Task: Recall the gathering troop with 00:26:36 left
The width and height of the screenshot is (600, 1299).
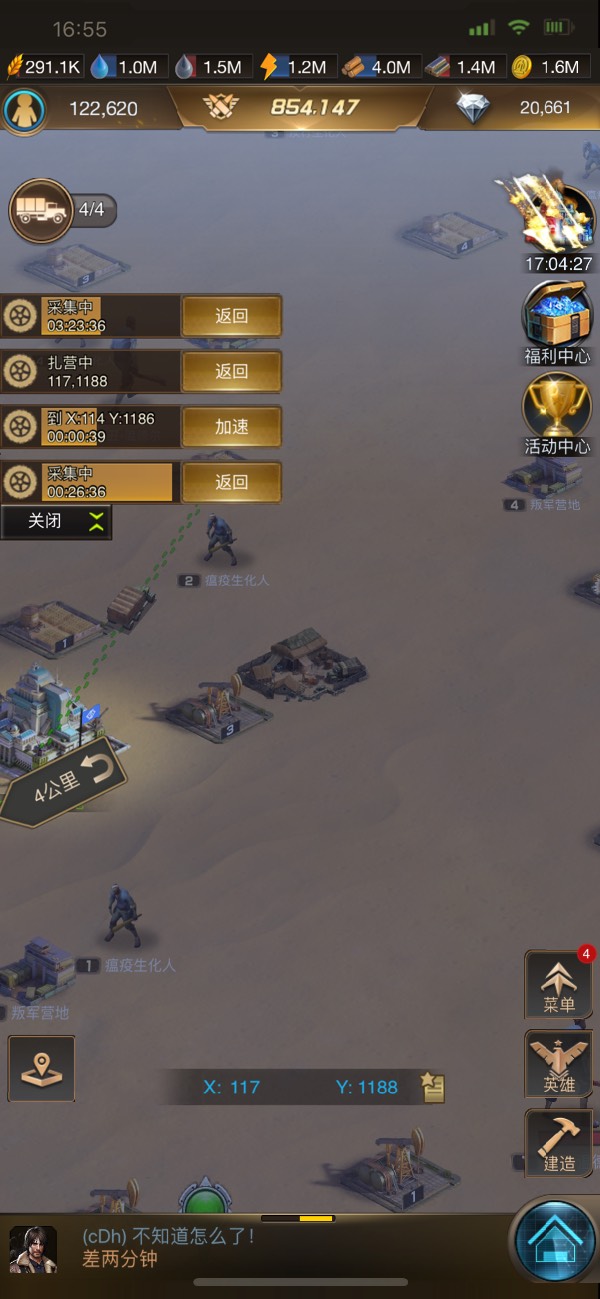Action: tap(231, 482)
